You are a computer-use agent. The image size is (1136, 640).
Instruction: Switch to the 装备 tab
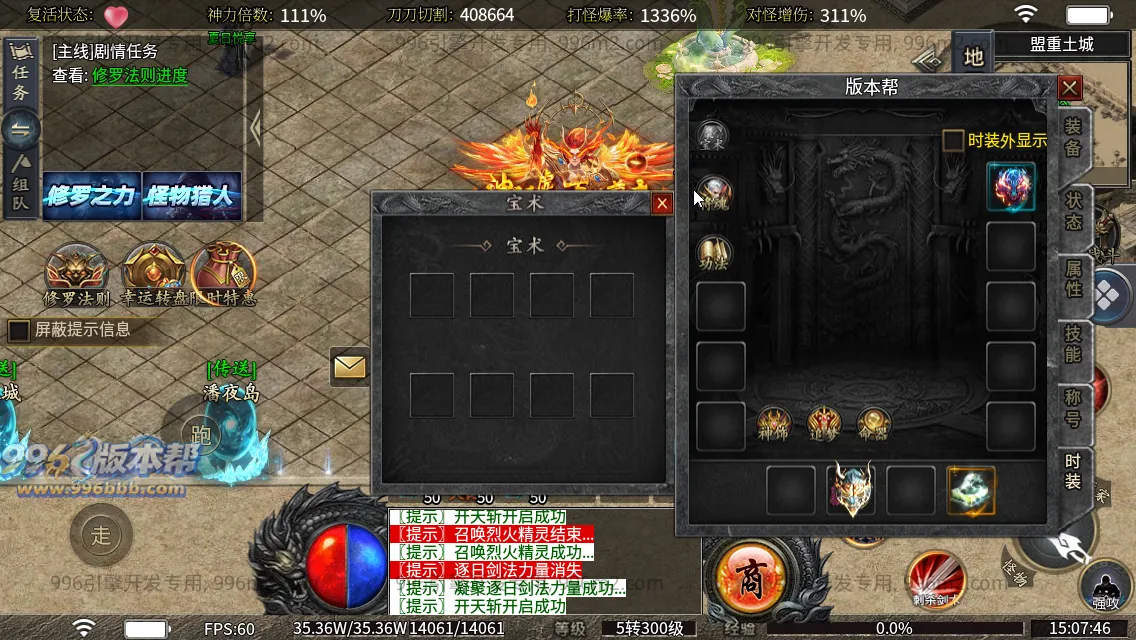(x=1073, y=138)
